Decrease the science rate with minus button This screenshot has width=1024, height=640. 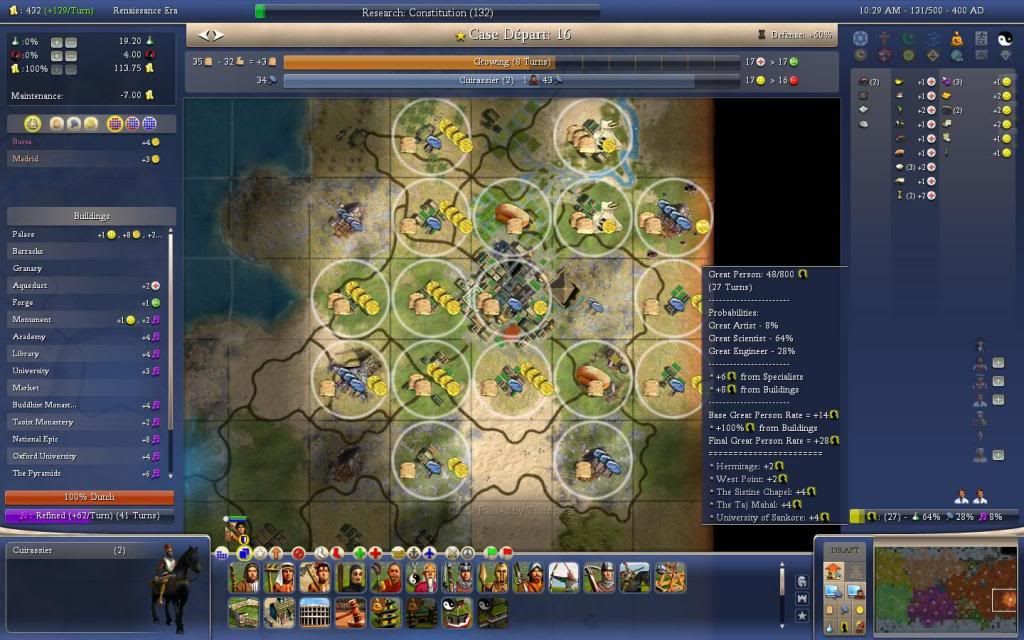click(71, 42)
